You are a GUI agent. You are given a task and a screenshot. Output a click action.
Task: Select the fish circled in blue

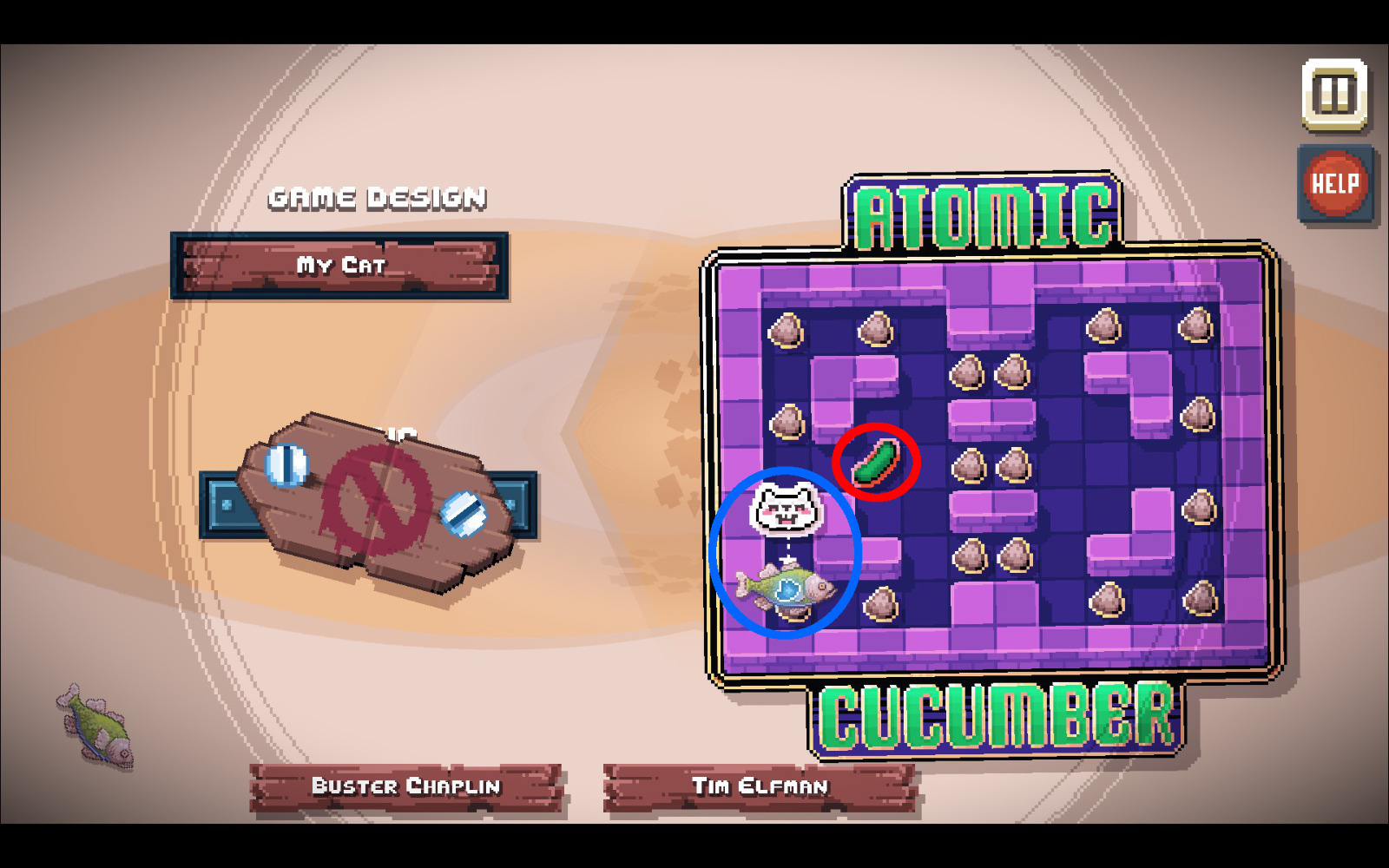pos(787,588)
